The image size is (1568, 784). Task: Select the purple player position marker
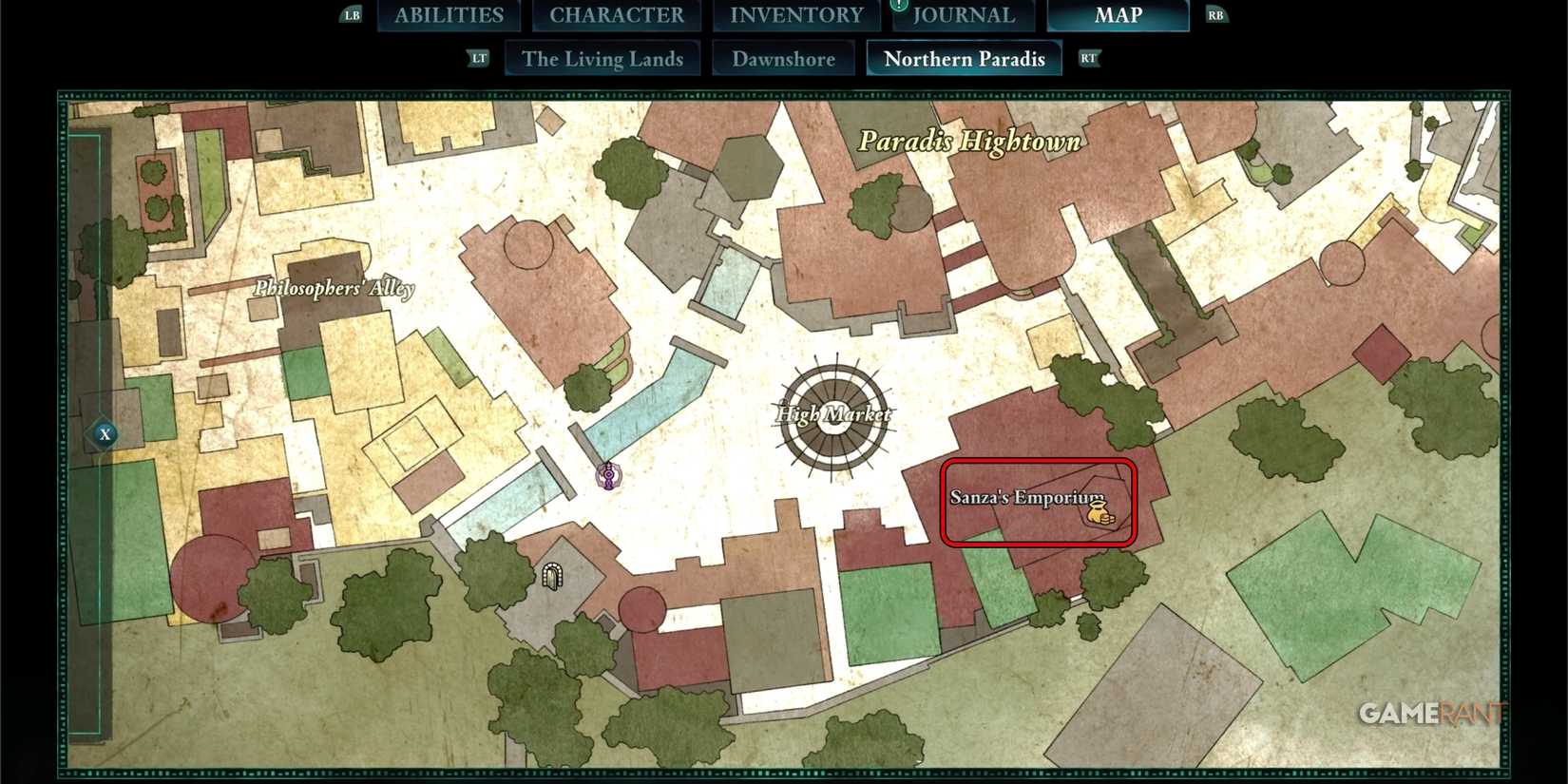pos(607,477)
